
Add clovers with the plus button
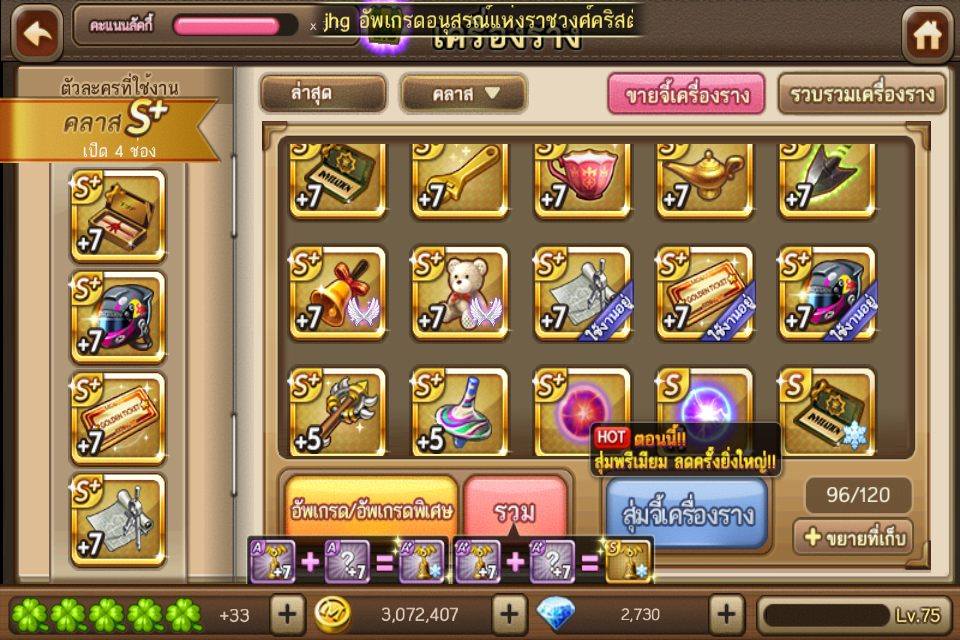[287, 613]
